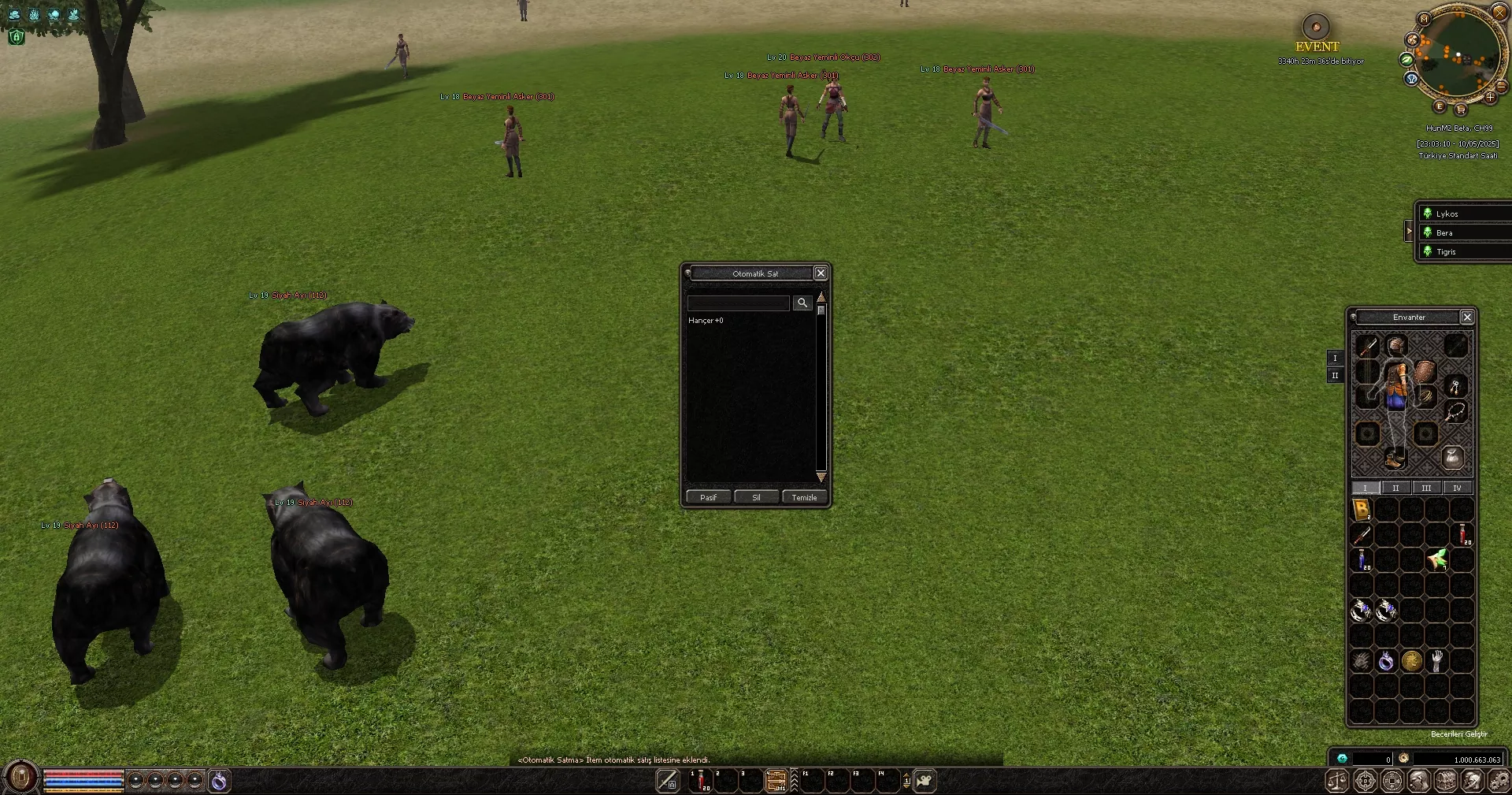Open settings via the gears icon bottom-right
1512x795 pixels.
click(1498, 781)
